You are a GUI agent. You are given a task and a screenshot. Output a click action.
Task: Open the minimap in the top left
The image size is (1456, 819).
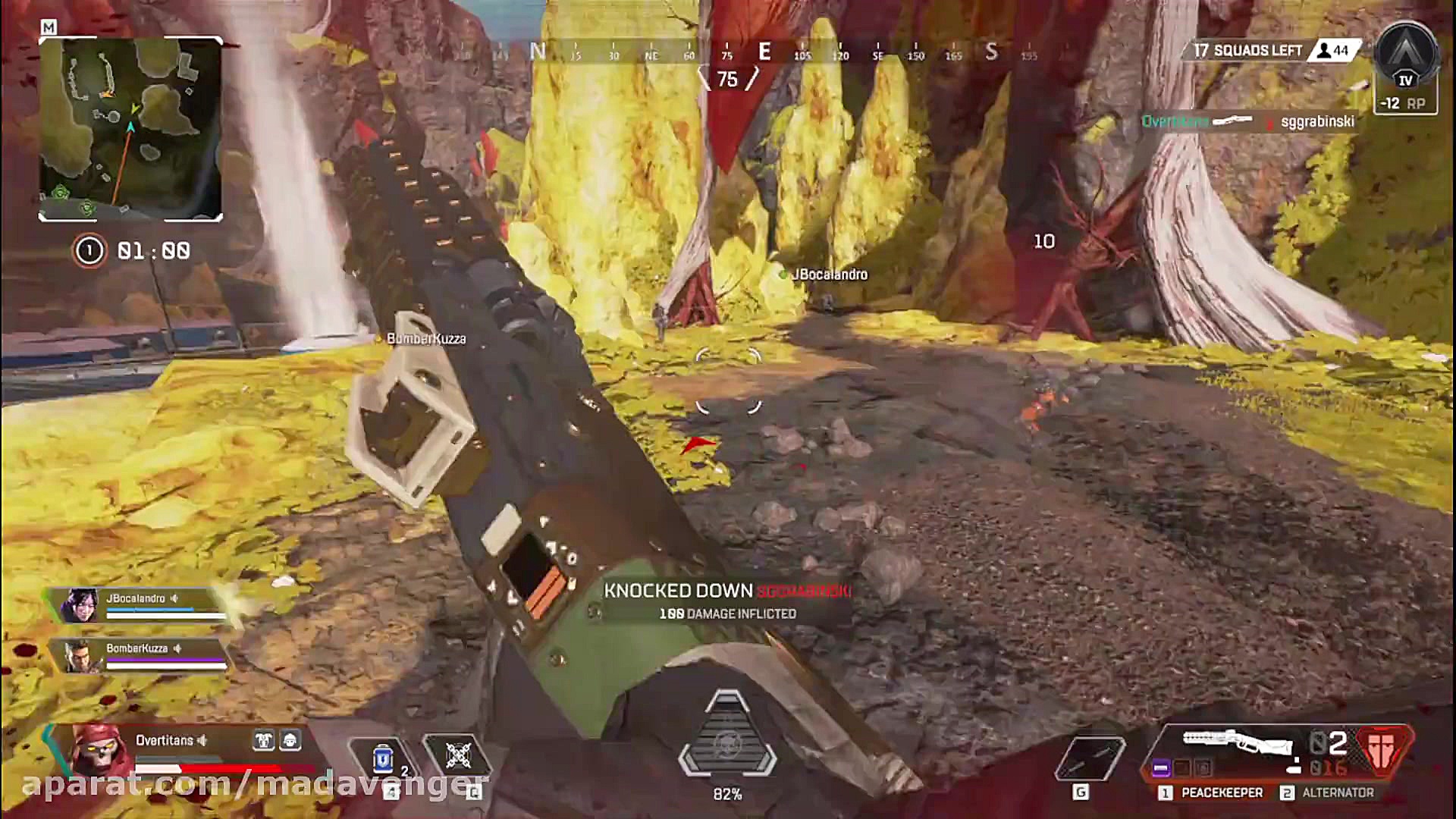133,129
